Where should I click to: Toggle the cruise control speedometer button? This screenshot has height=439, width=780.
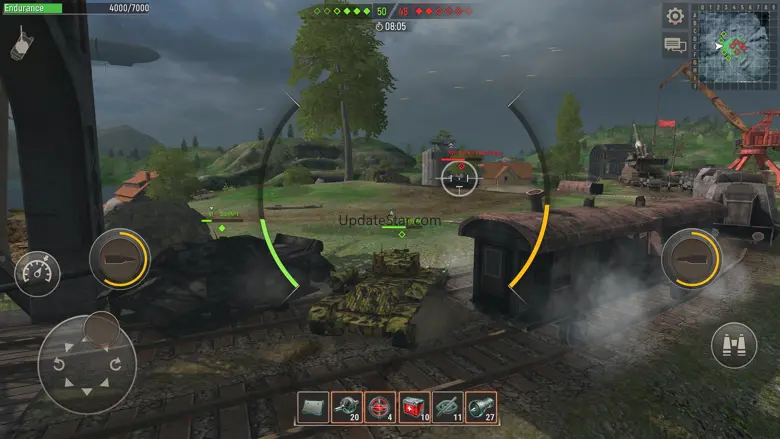click(37, 273)
